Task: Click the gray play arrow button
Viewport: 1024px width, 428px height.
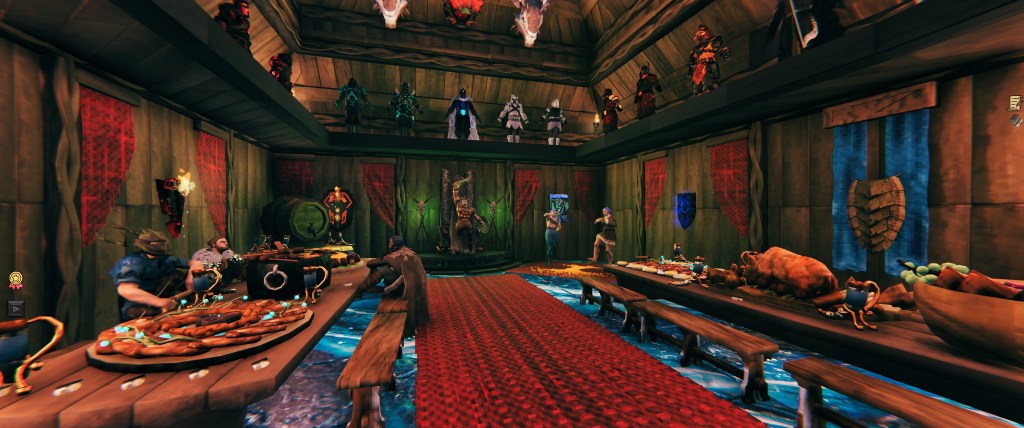Action: (15, 308)
